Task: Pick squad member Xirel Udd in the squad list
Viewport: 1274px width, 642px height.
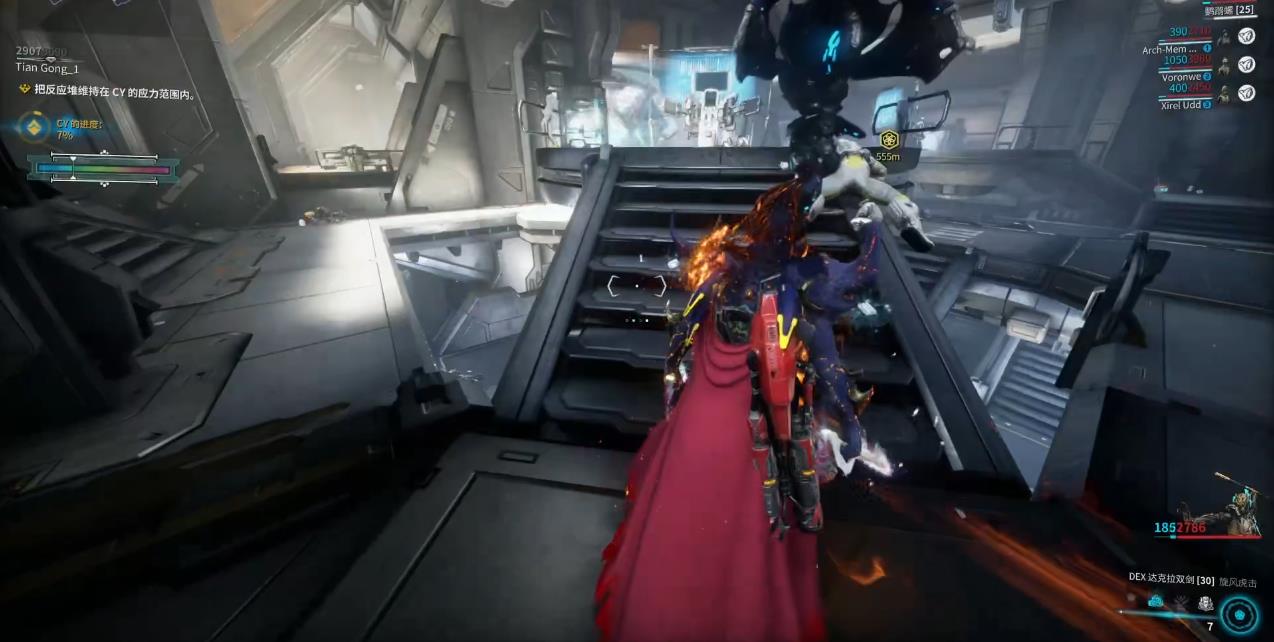Action: (1182, 104)
